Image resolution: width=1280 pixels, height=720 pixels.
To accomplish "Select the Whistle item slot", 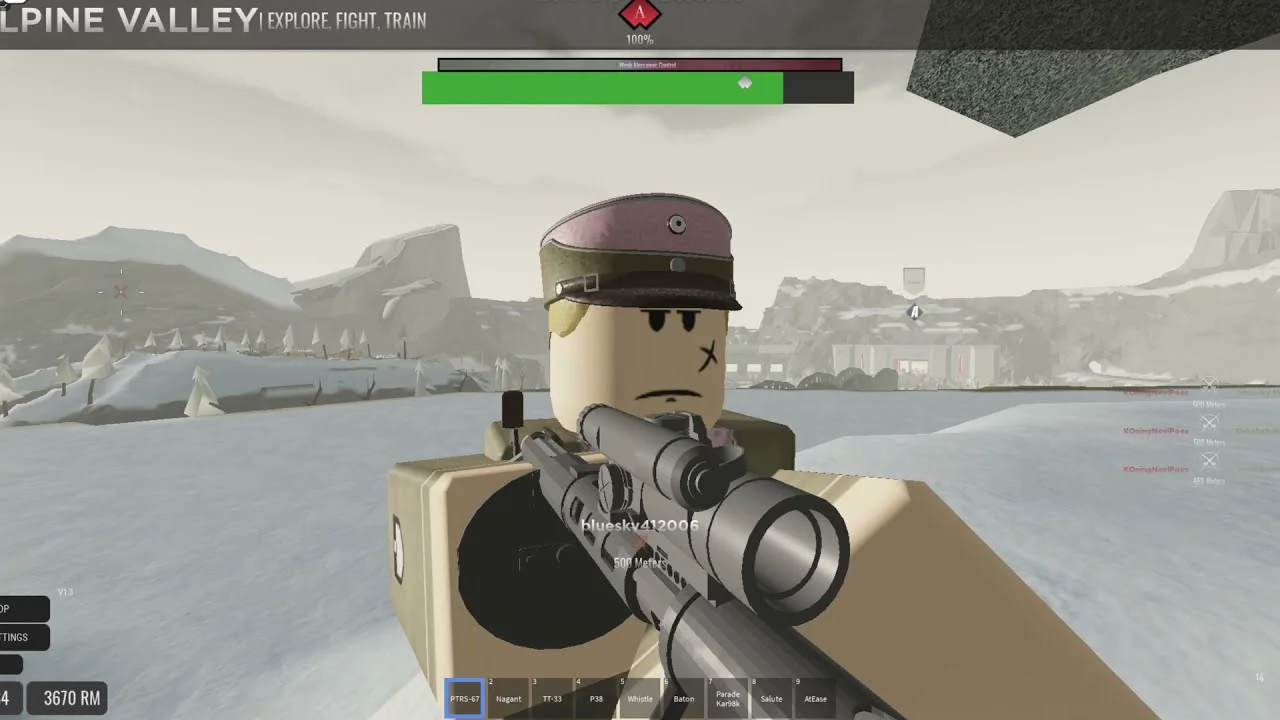I will point(640,698).
